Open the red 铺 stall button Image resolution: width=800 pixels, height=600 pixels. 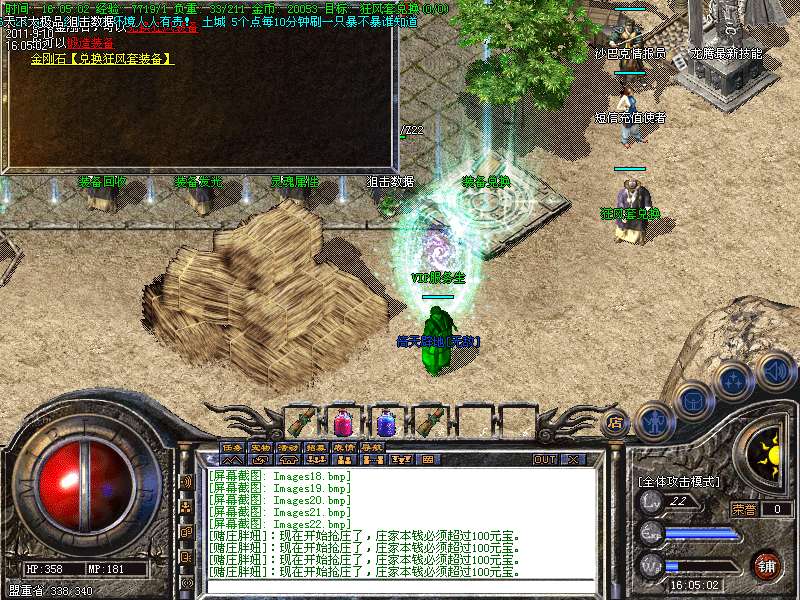pos(766,565)
